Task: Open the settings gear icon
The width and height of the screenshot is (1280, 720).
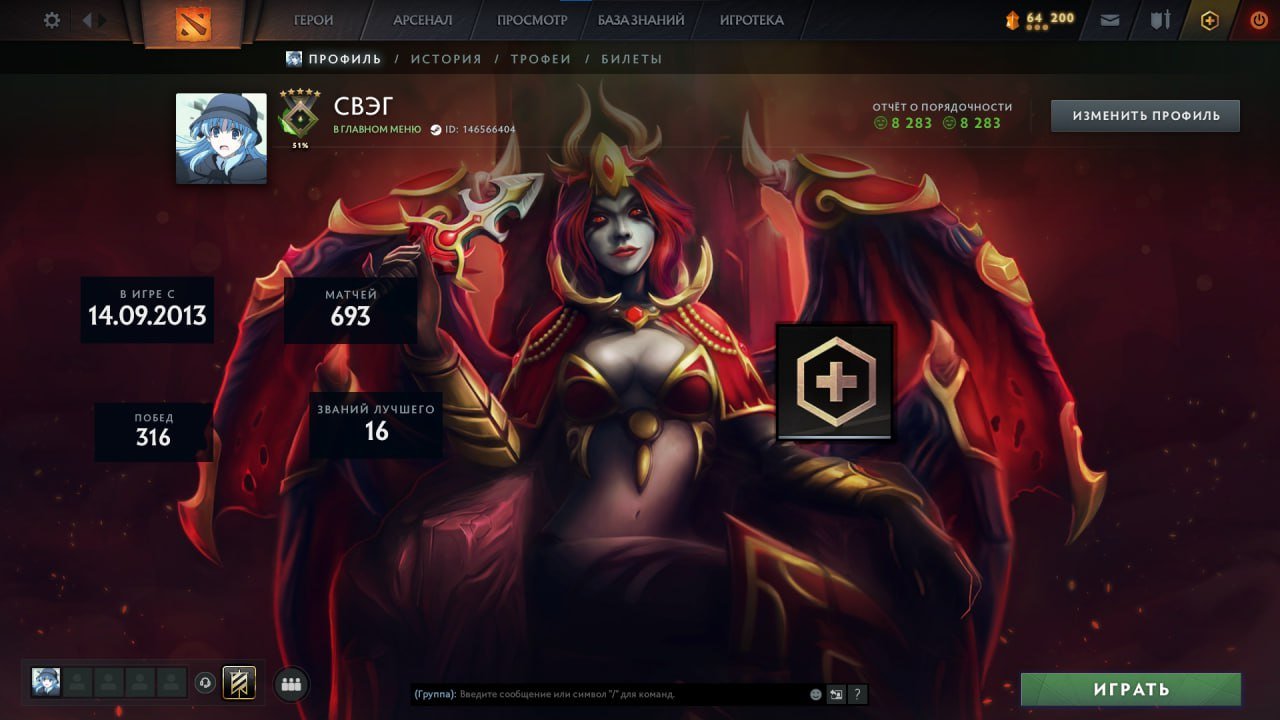Action: pyautogui.click(x=51, y=19)
